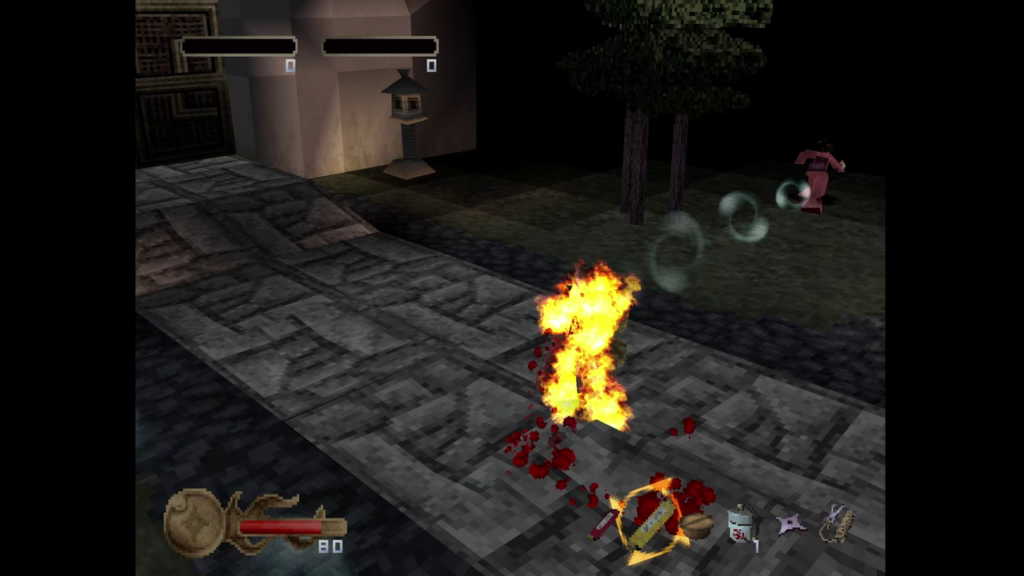
Task: Pick the brown nut-shaped item
Action: pos(697,525)
